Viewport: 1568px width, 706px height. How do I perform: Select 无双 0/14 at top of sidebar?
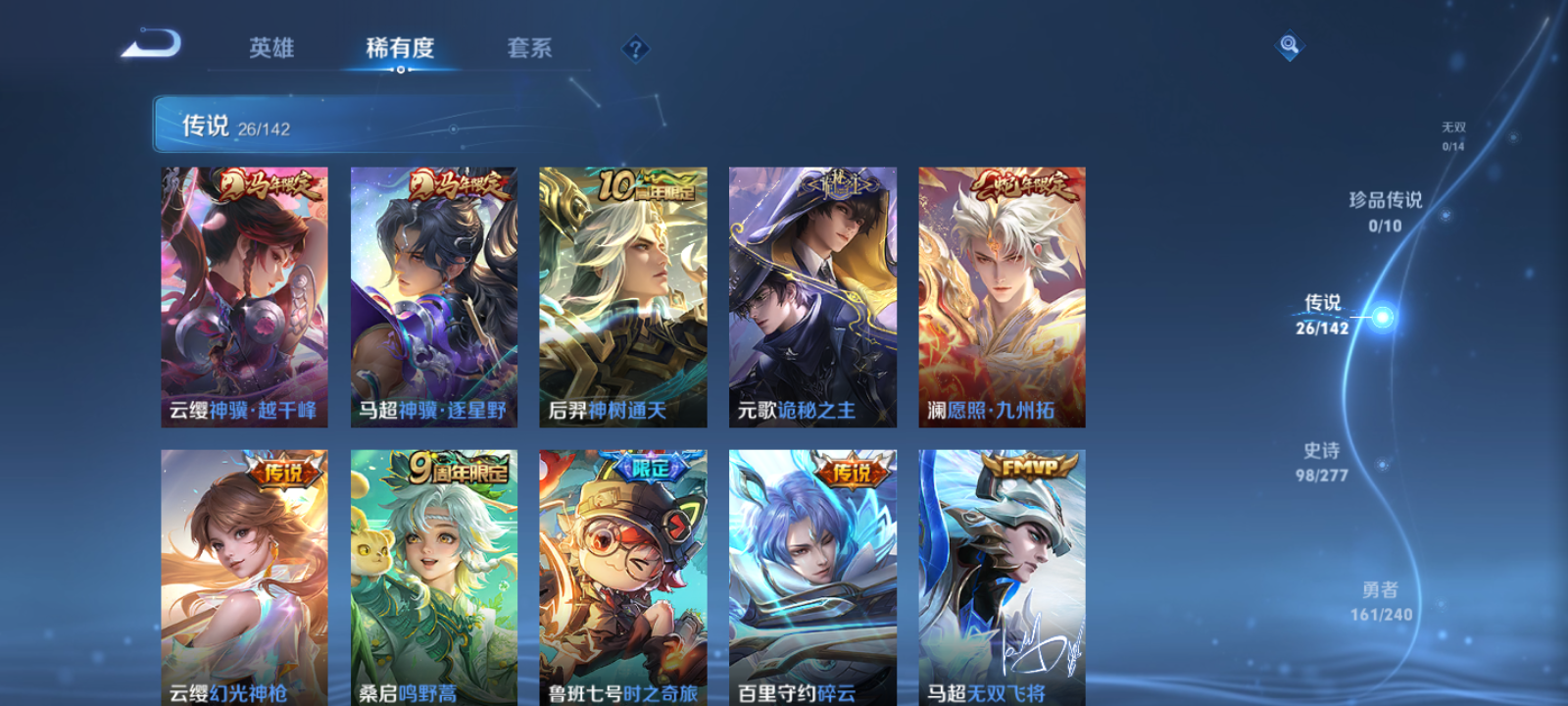point(1451,132)
